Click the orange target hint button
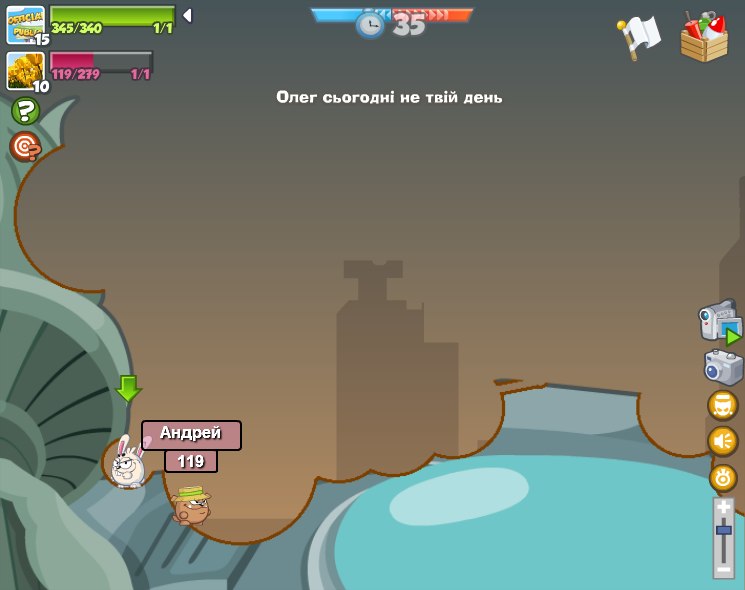Screen dimensions: 745x590 tap(25, 147)
